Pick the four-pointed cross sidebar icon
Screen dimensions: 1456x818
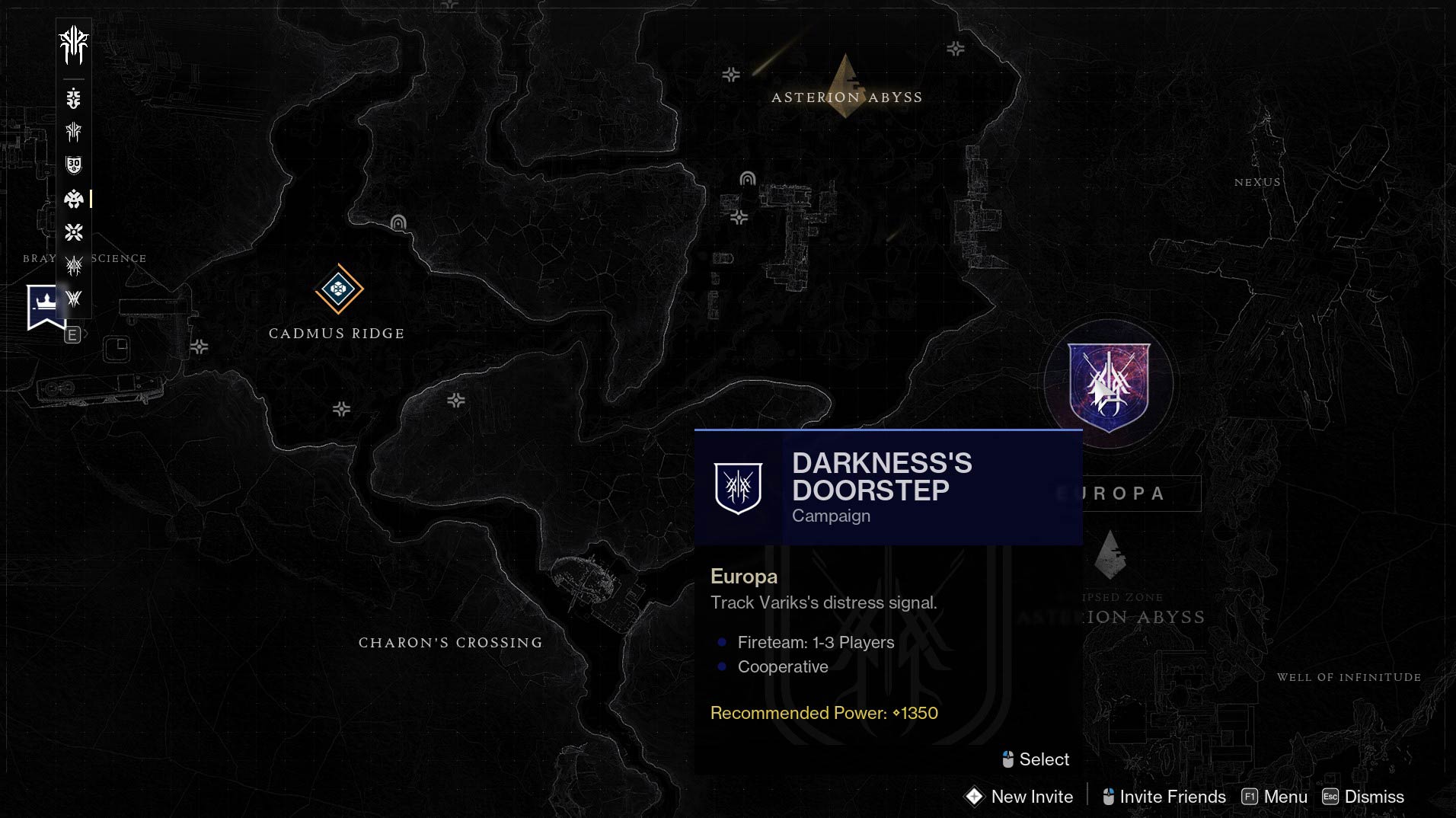point(74,232)
